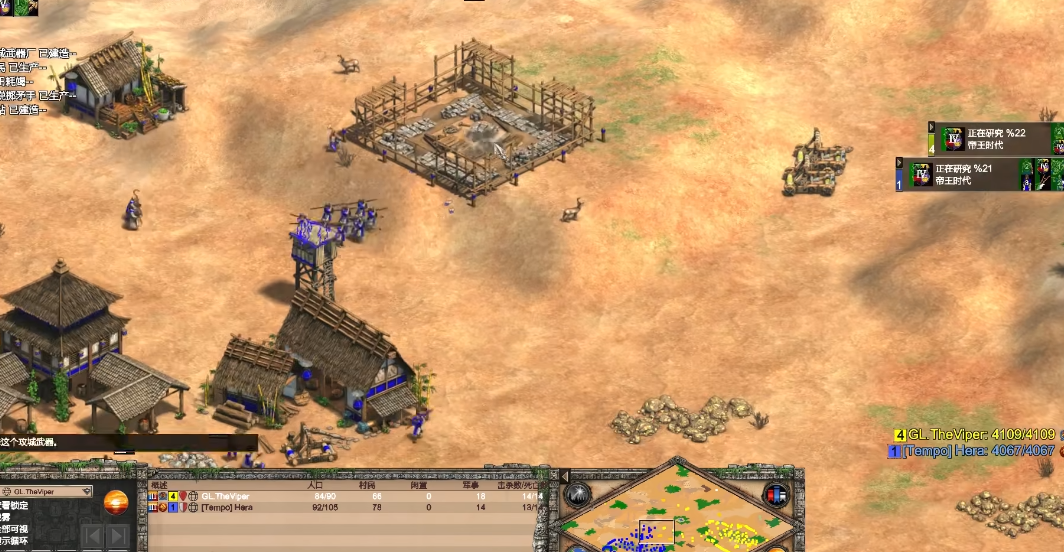Open the GL.TheViper player view dropdown

point(87,492)
